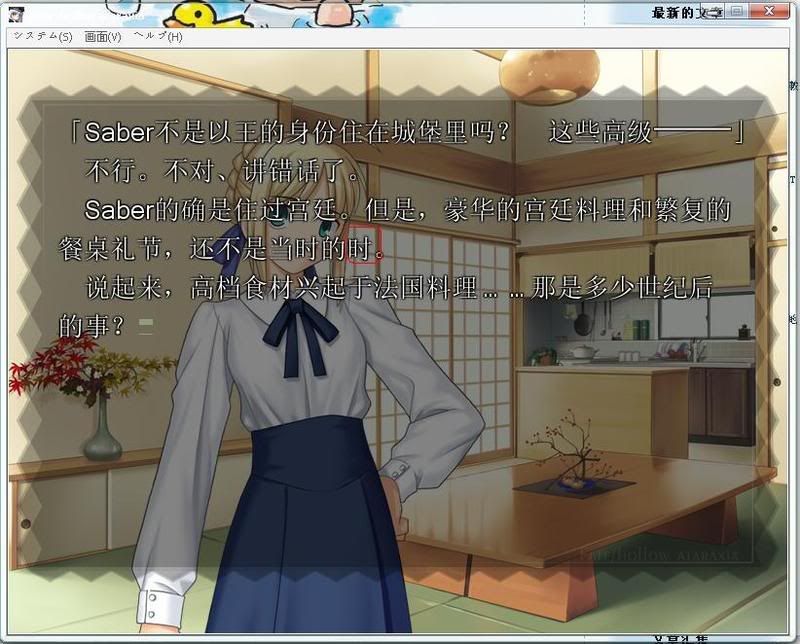Viewport: 800px width, 644px height.
Task: Open the 画面(V) menu
Action: 103,36
